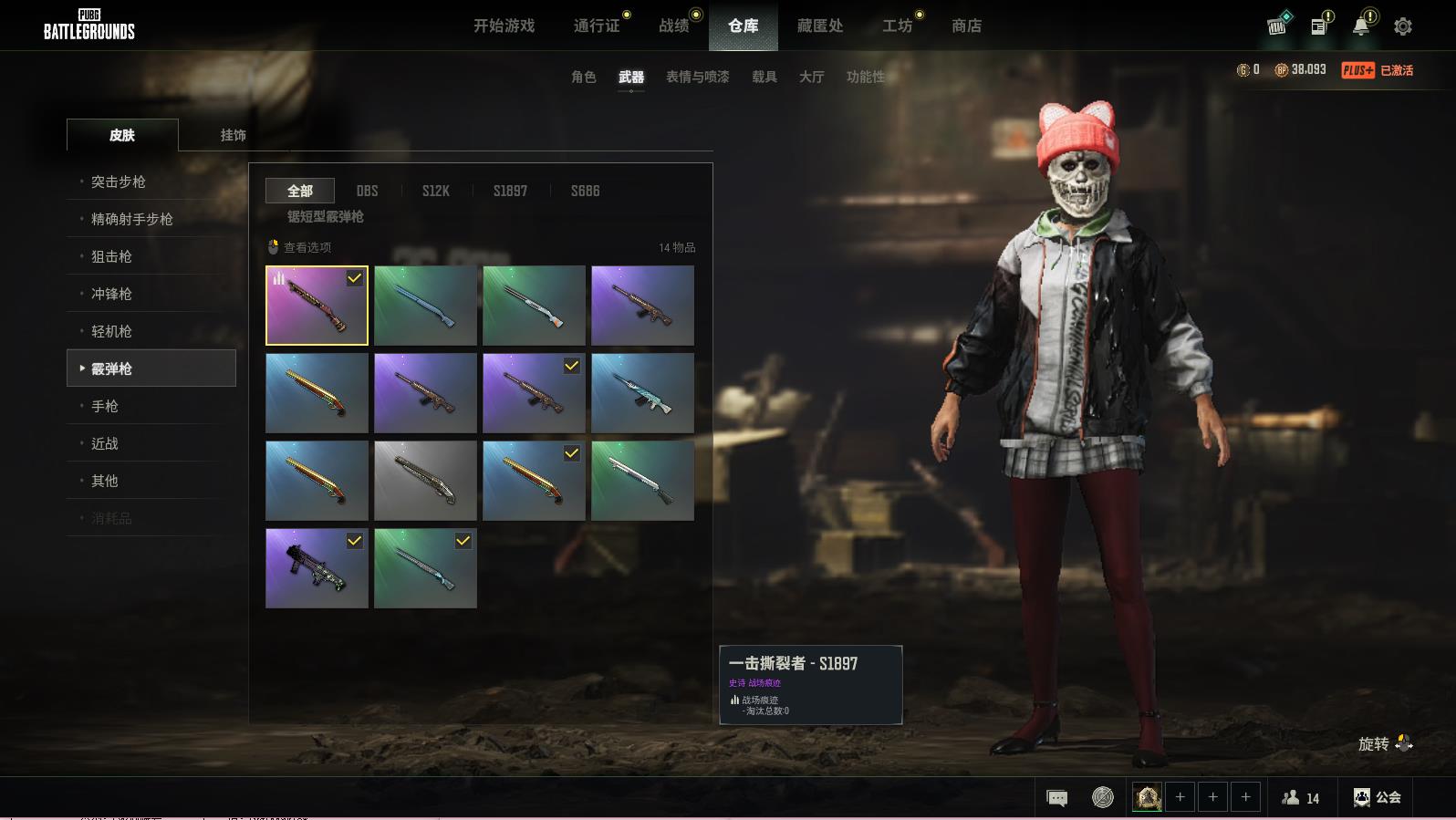Switch to the 工坊 workshop
1456x820 pixels.
[x=897, y=26]
